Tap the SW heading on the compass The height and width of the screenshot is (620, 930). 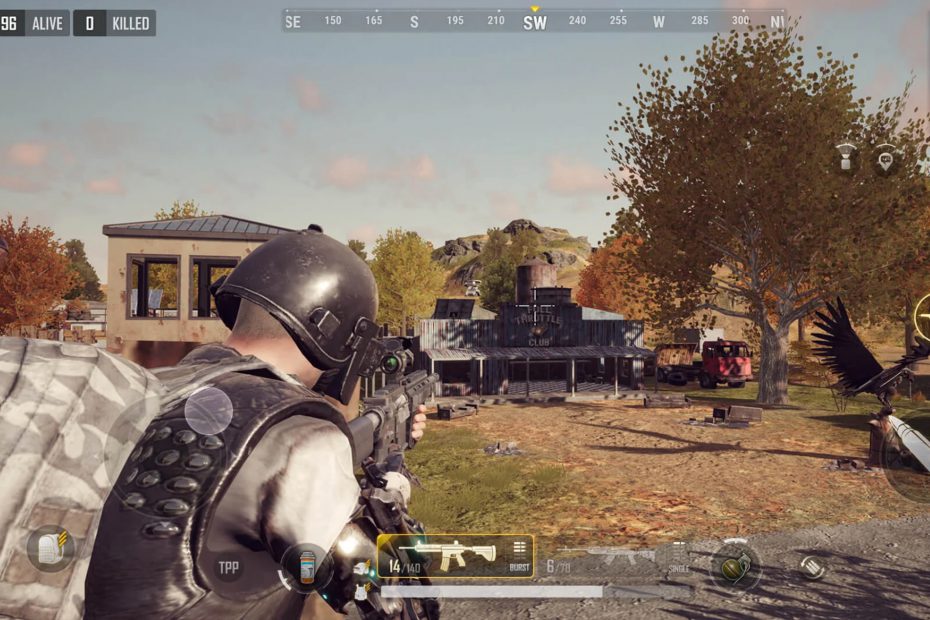[535, 22]
